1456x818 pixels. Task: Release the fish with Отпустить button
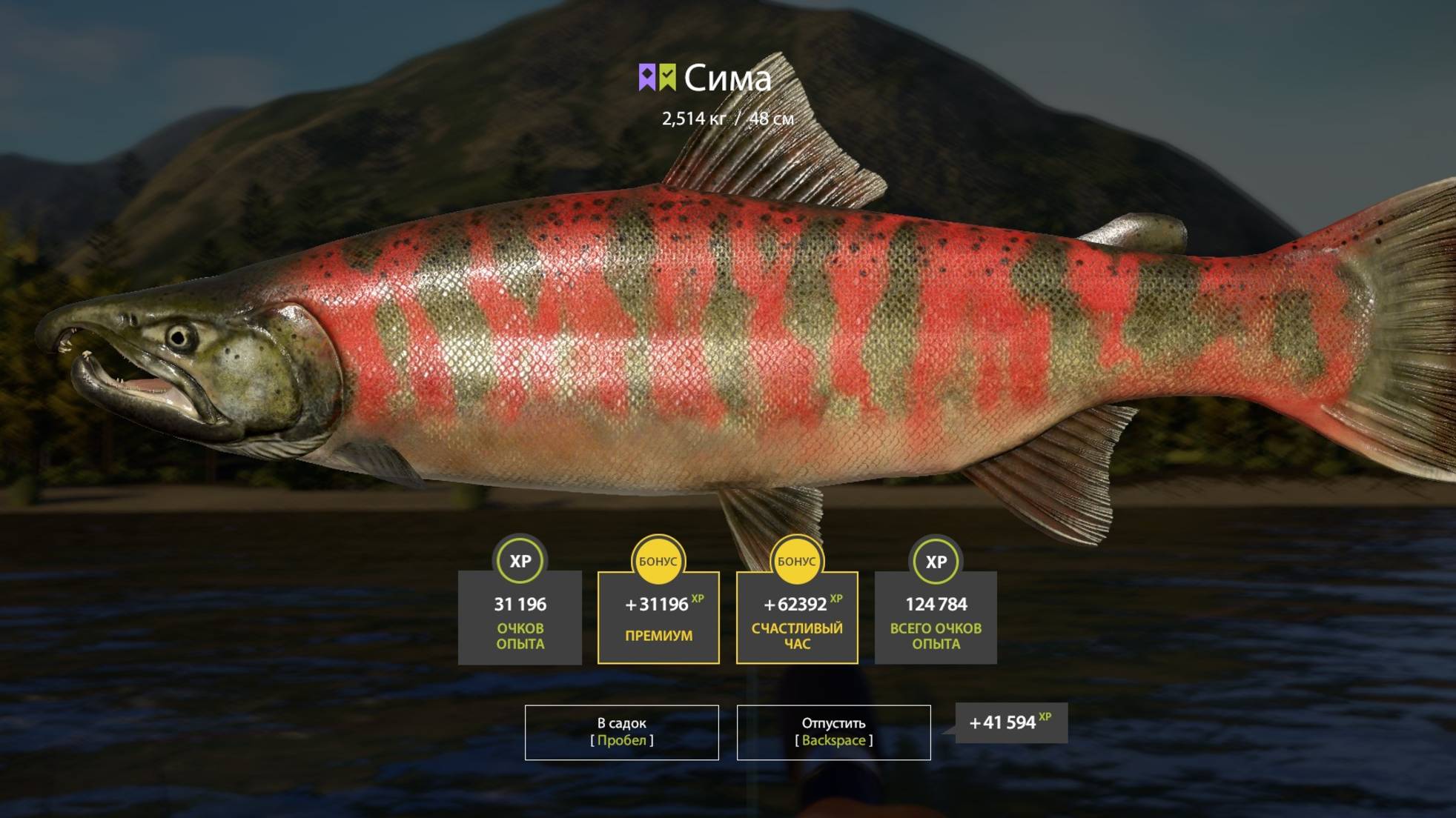833,732
